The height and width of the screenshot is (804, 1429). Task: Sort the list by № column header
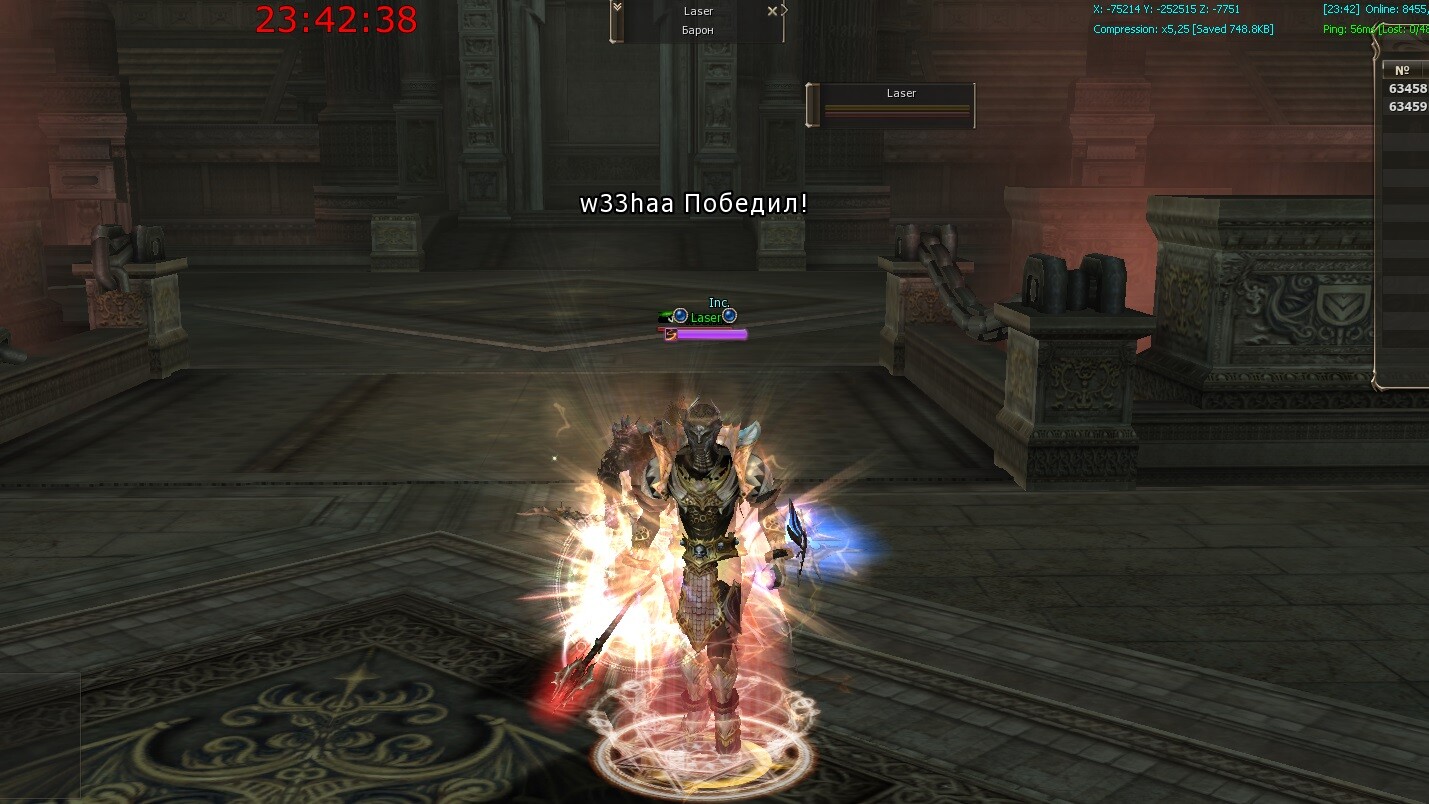tap(1402, 70)
